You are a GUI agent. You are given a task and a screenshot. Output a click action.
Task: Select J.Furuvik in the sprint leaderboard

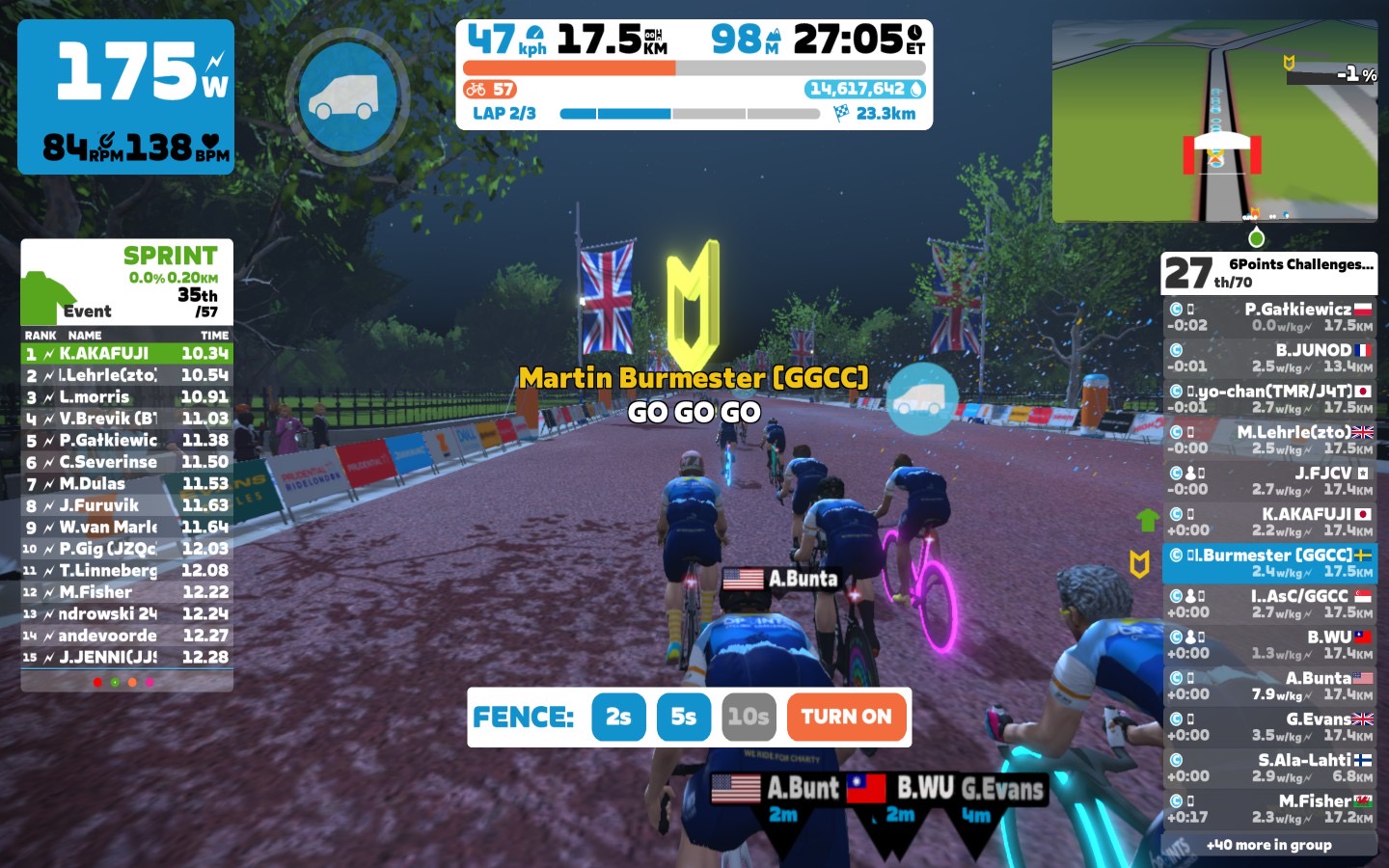126,505
